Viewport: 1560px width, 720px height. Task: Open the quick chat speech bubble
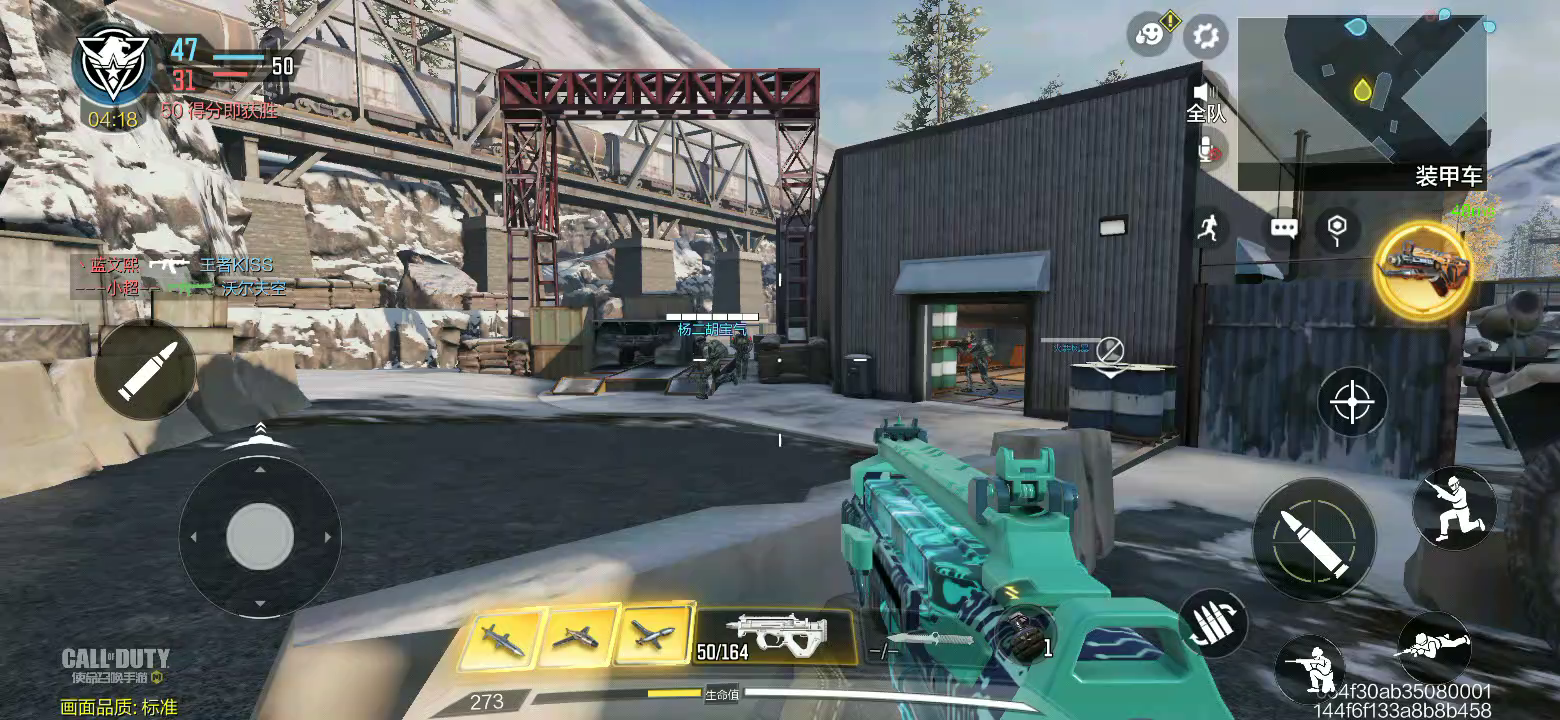1284,228
